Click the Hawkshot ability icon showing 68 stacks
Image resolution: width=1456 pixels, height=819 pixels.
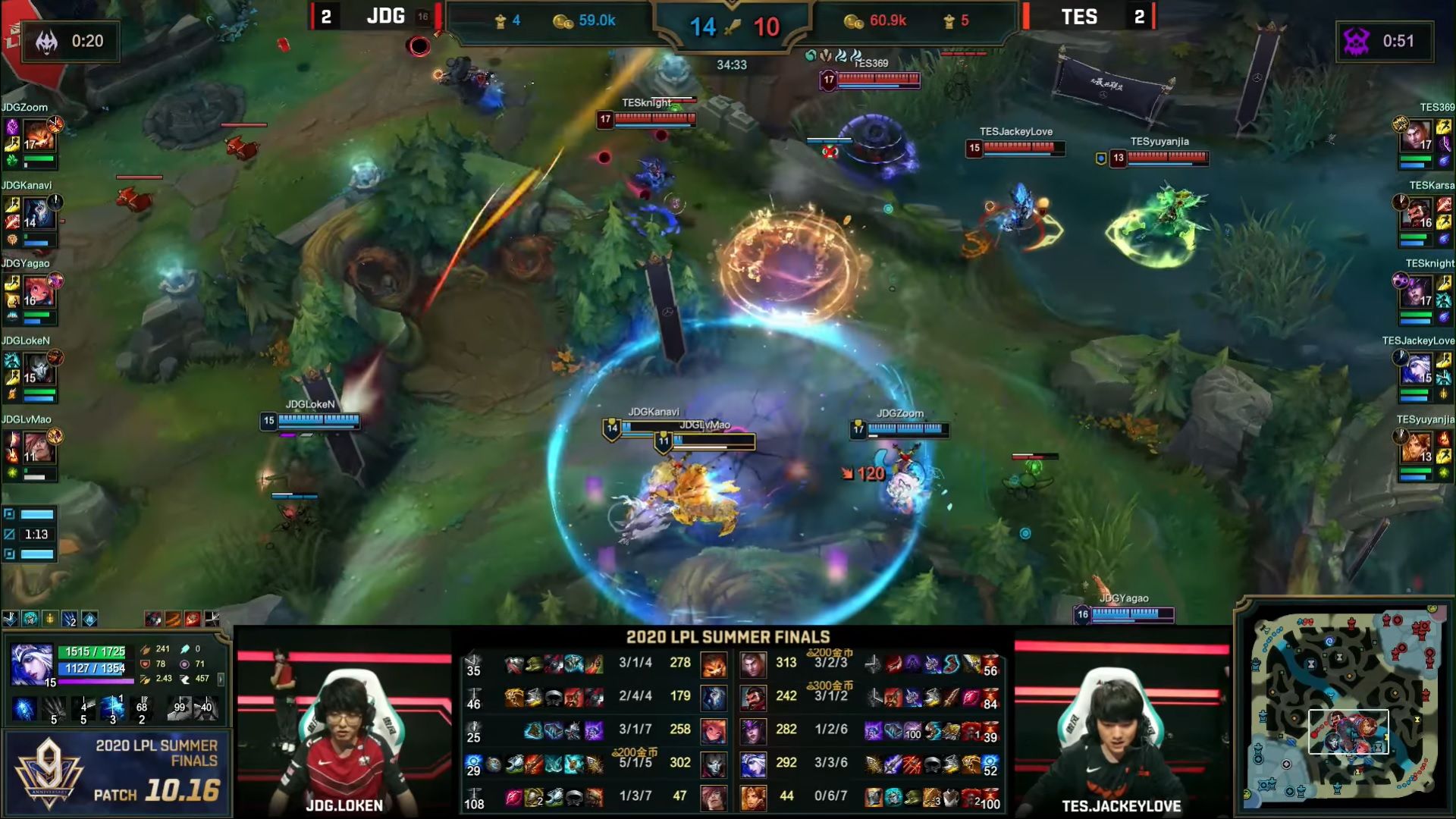point(142,709)
